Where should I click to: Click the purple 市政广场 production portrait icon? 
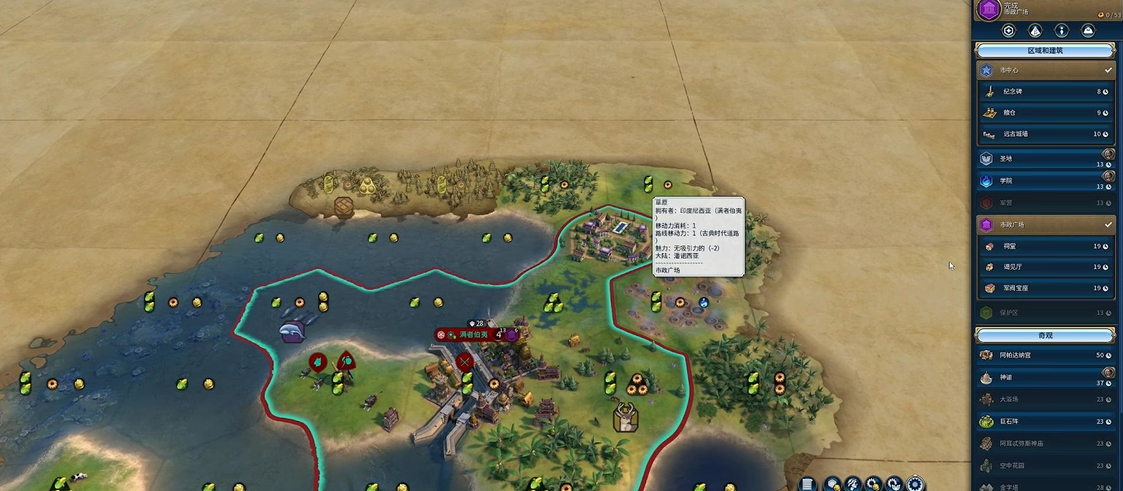(989, 10)
